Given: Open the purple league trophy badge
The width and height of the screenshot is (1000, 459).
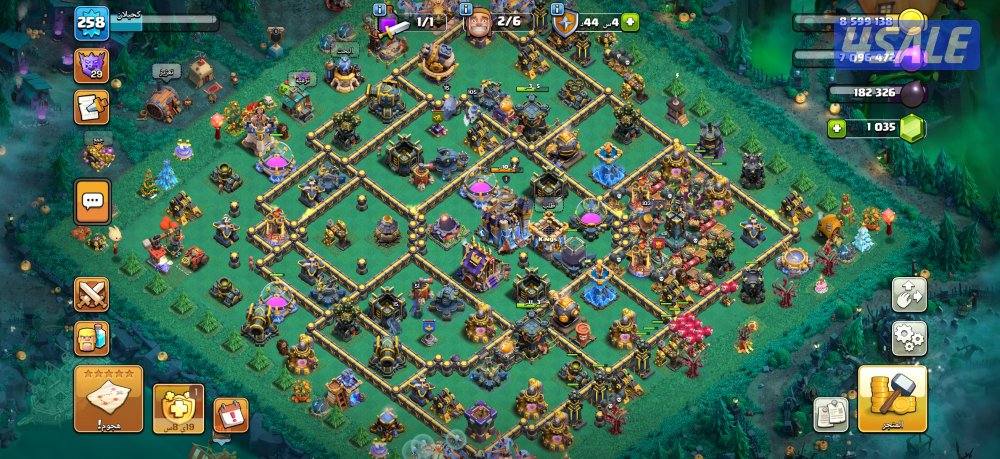Looking at the screenshot, I should click(x=91, y=65).
